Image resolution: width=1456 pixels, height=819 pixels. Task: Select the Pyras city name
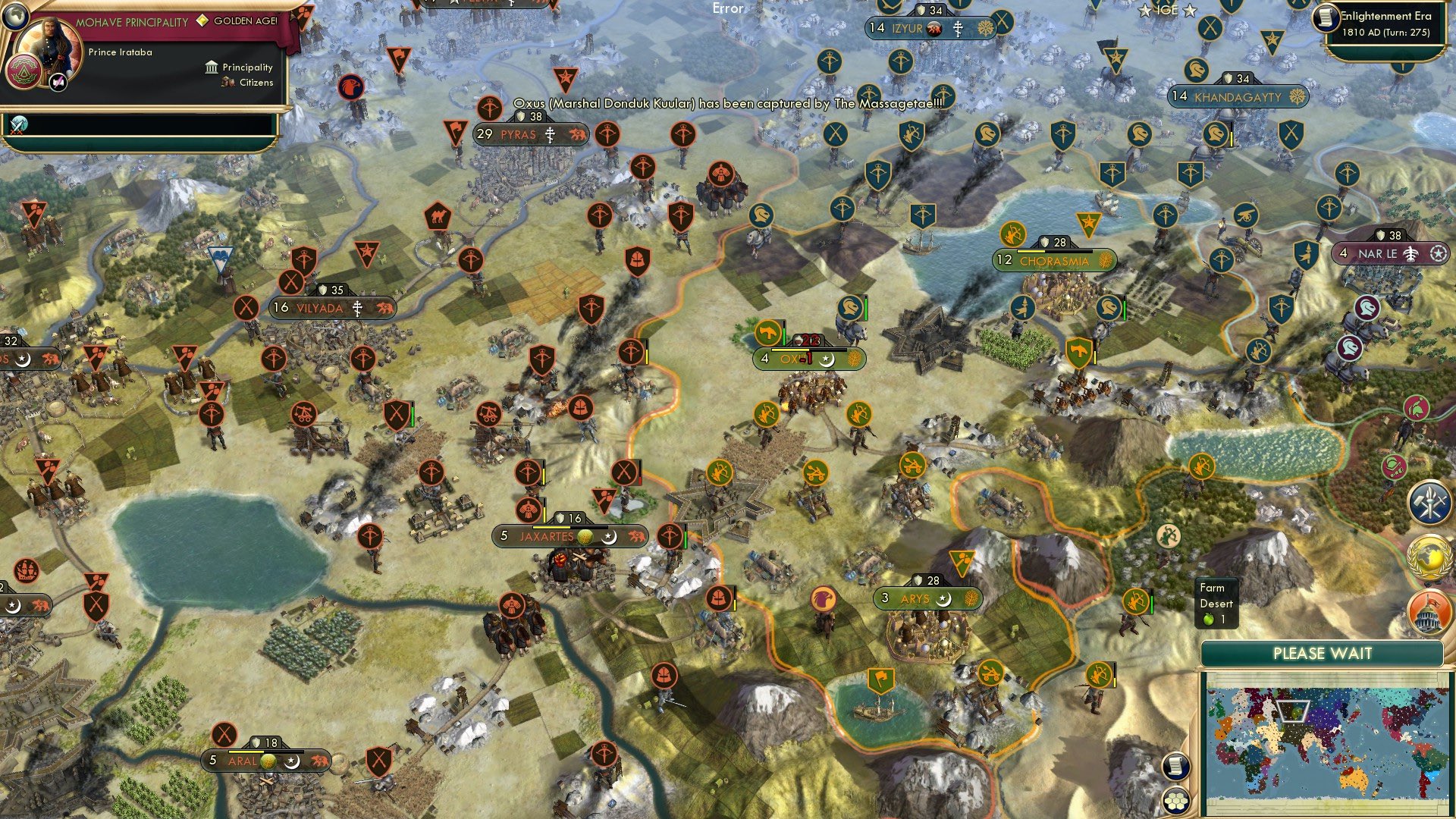click(x=518, y=134)
